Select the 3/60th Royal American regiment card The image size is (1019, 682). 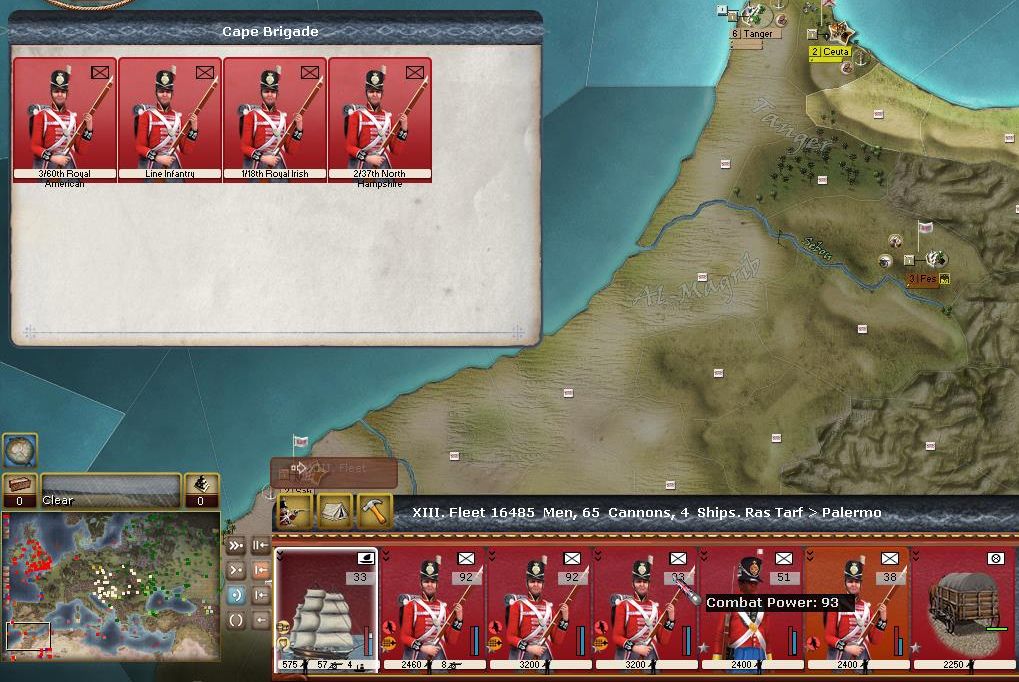[x=64, y=118]
